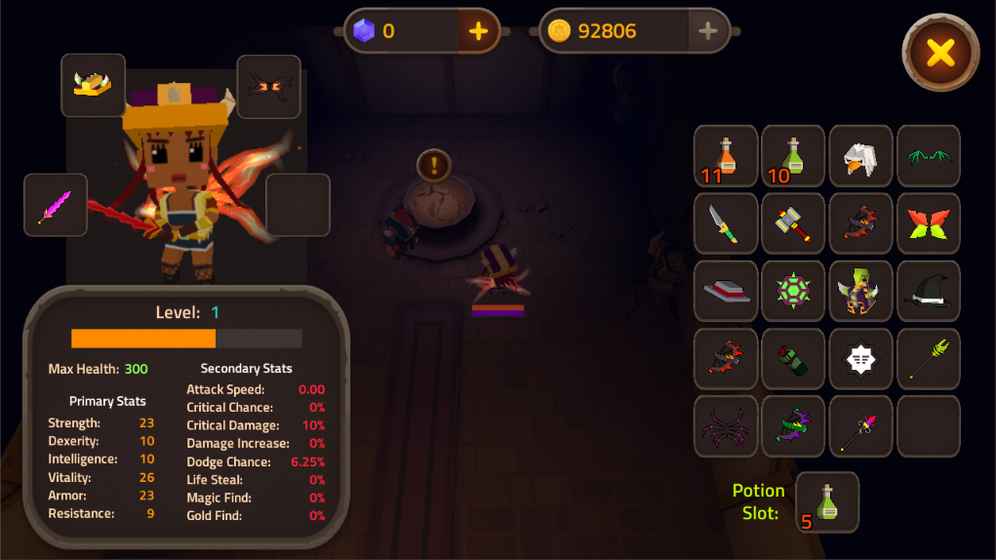Screen dimensions: 996x560
Task: Choose the orange potion stack of 11
Action: click(726, 157)
